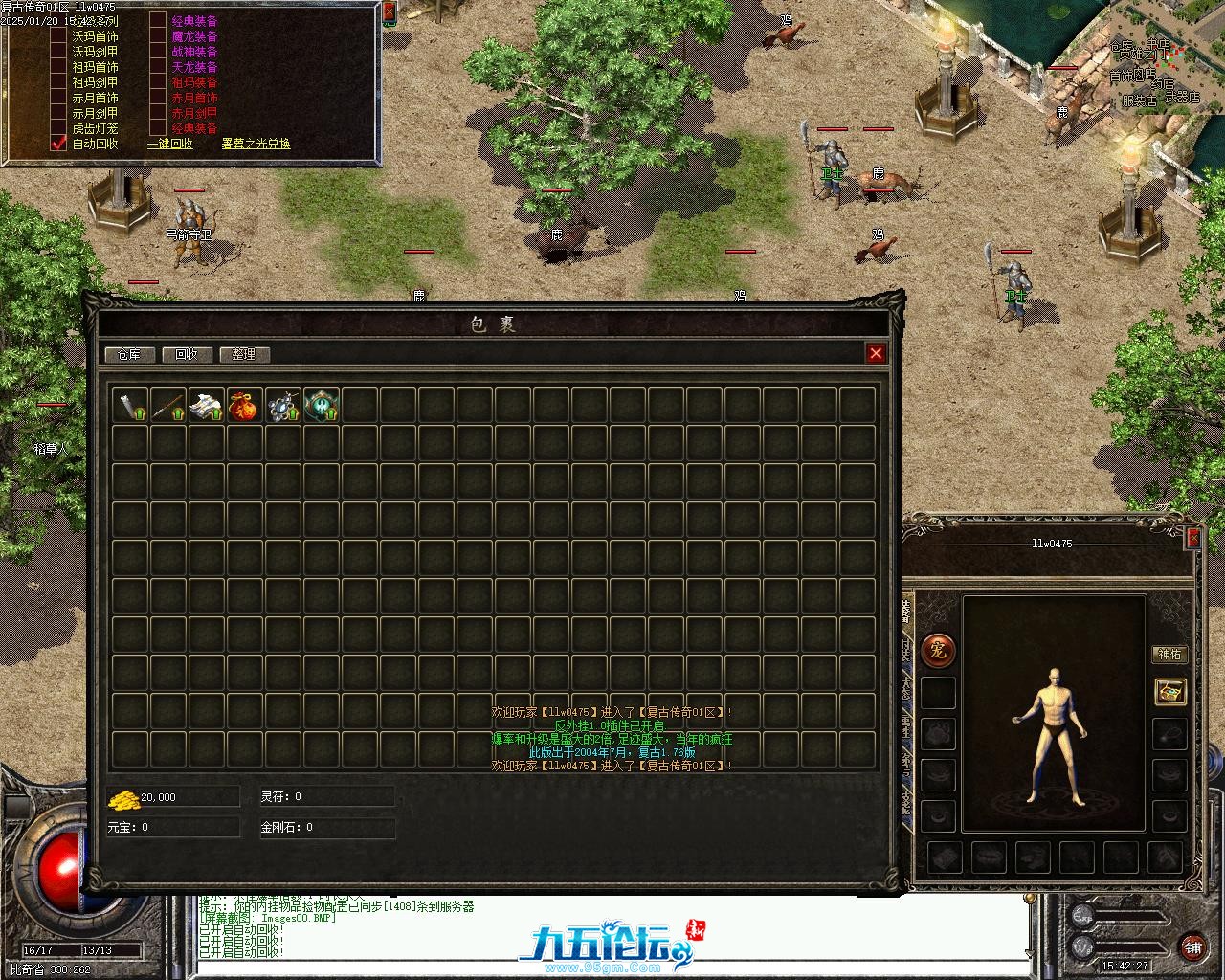The image size is (1225, 980).
Task: Click the 一键回收 one-click recycle link
Action: click(170, 144)
